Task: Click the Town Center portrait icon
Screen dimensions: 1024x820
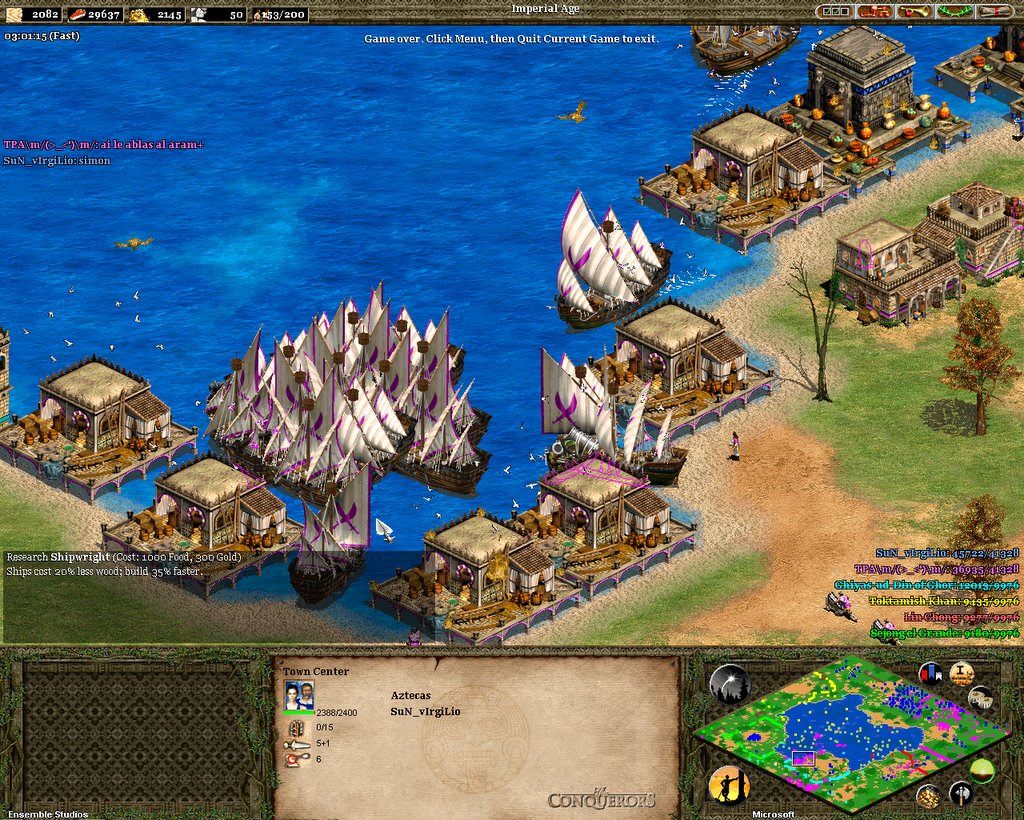Action: point(299,694)
